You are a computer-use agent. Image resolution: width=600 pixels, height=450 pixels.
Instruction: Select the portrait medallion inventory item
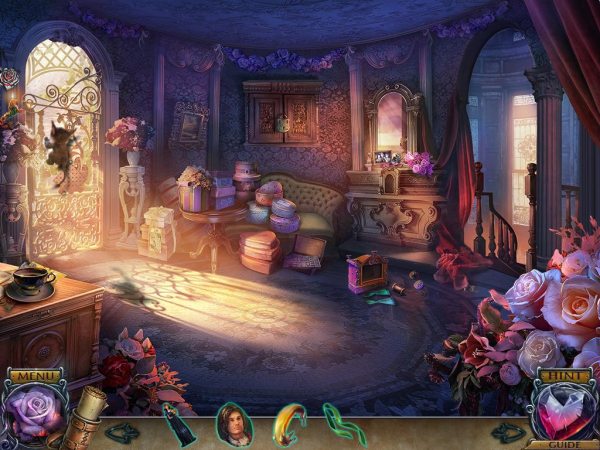[x=233, y=423]
